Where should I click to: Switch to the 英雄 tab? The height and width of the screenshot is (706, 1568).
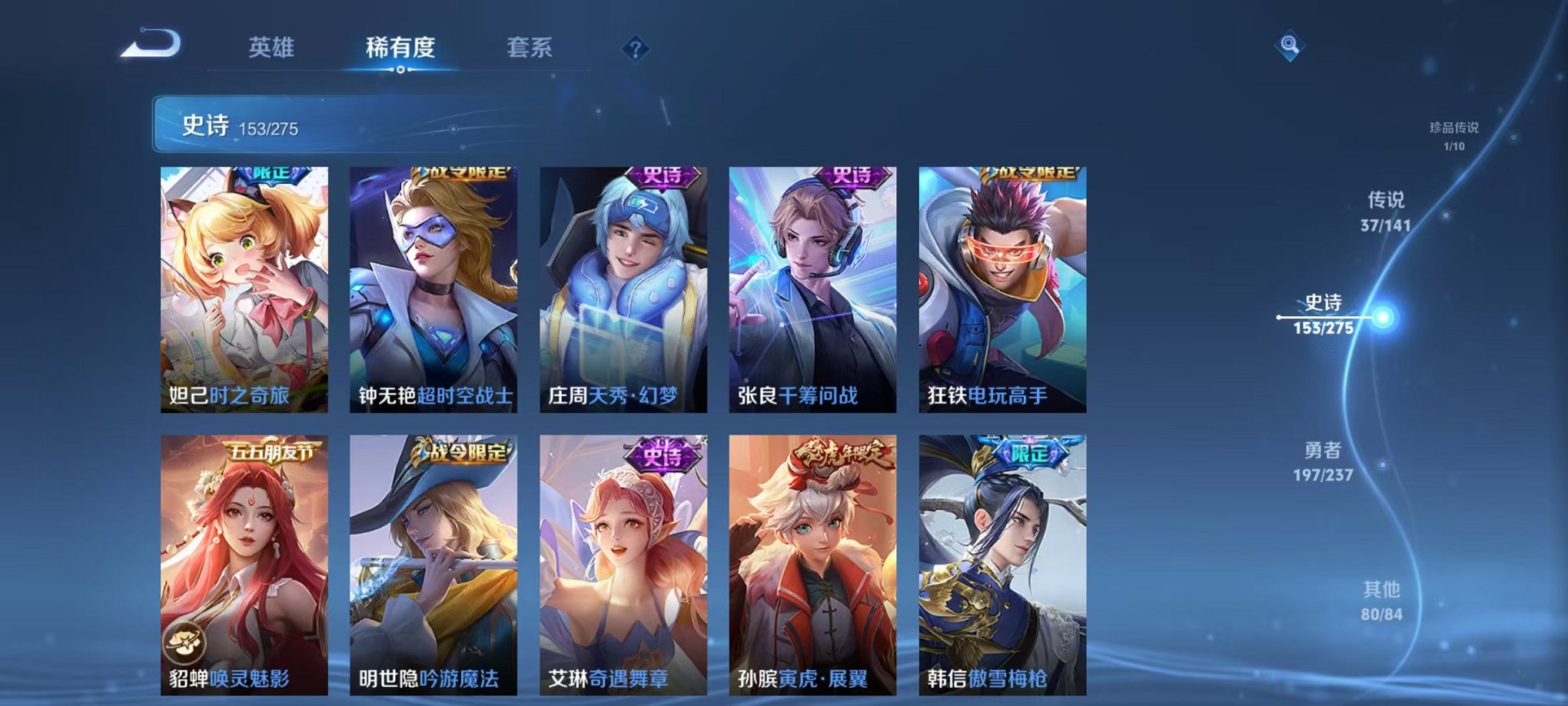(x=271, y=46)
